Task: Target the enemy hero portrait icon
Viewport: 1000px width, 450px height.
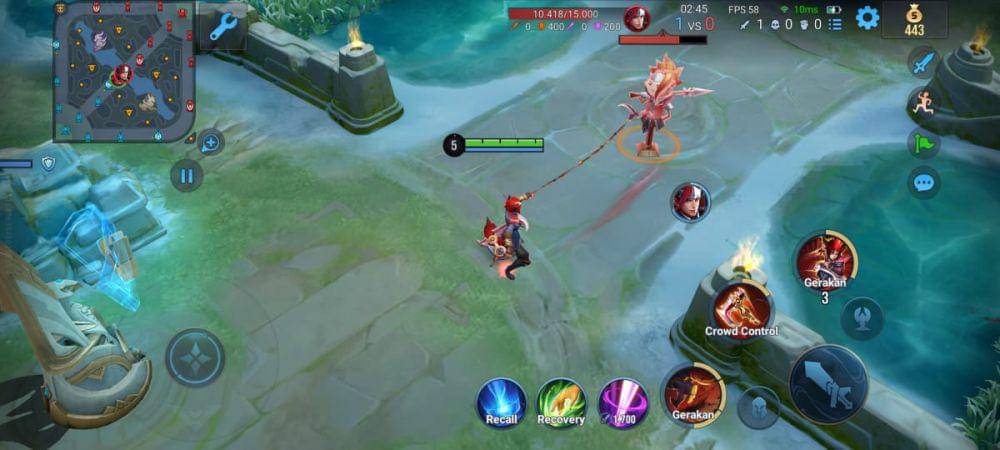Action: coord(690,202)
